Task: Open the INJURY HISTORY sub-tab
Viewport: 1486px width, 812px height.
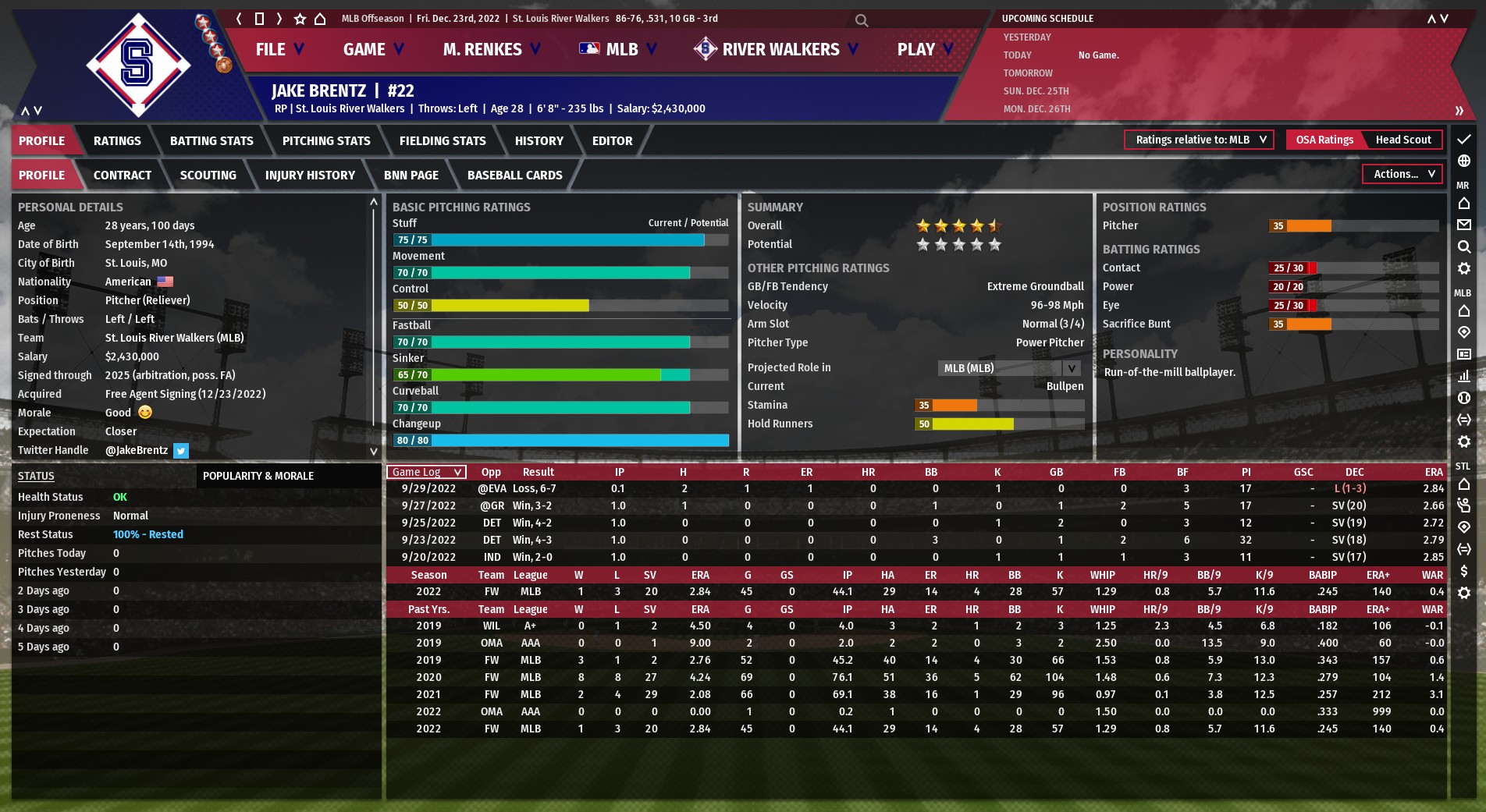Action: pos(310,176)
